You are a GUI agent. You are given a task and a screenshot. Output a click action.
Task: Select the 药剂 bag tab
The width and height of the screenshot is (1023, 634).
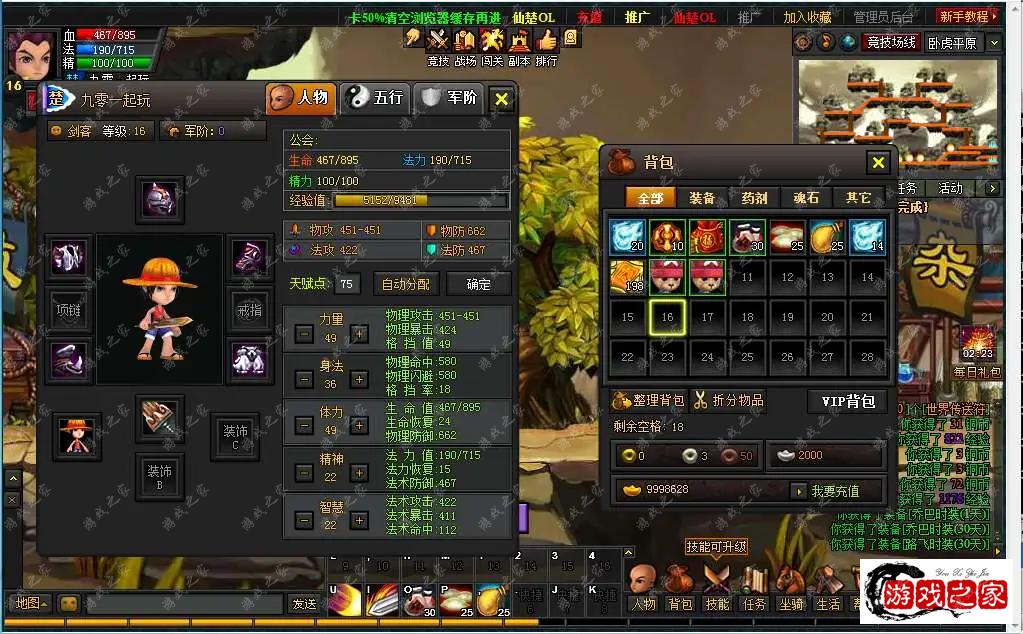(x=754, y=198)
